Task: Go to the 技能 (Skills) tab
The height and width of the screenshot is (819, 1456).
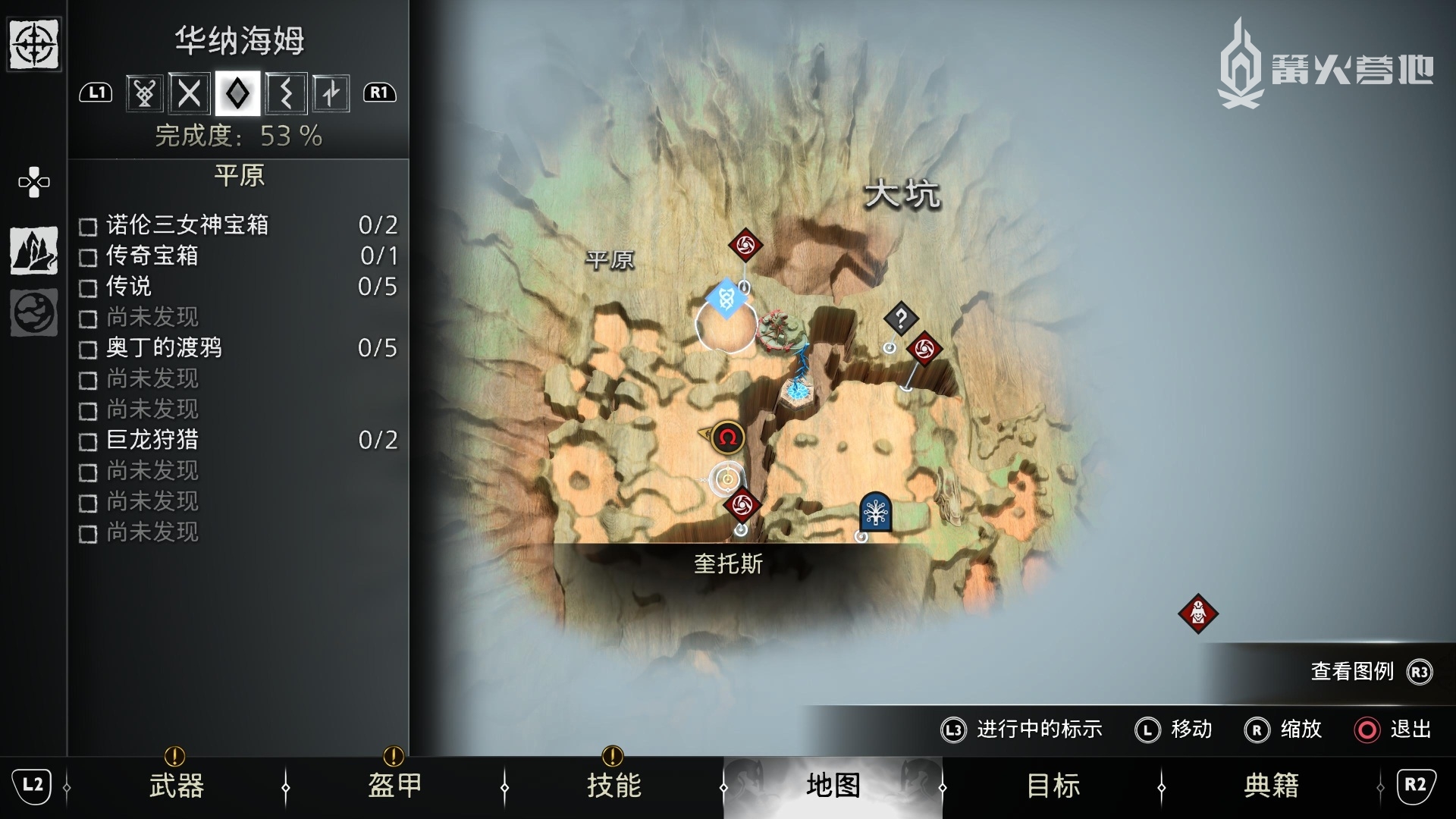Action: [613, 786]
